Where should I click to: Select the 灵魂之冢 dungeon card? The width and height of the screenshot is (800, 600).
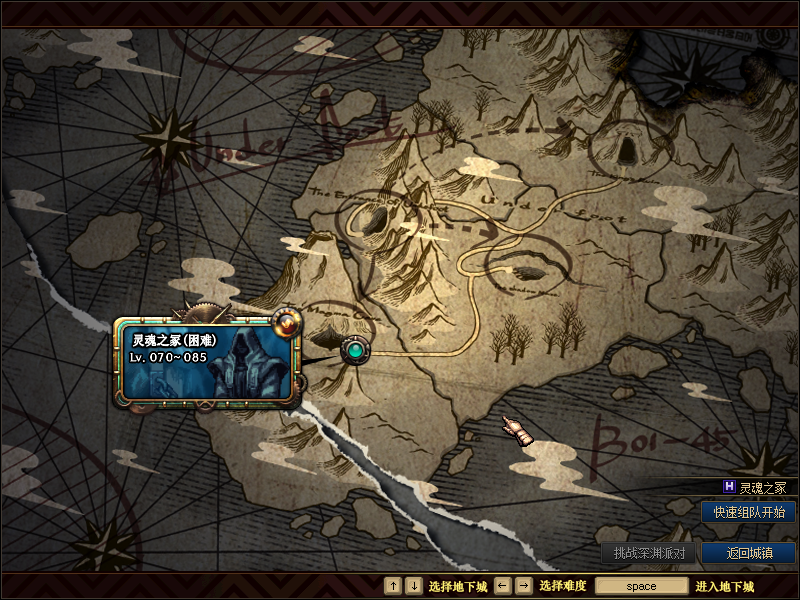point(208,362)
